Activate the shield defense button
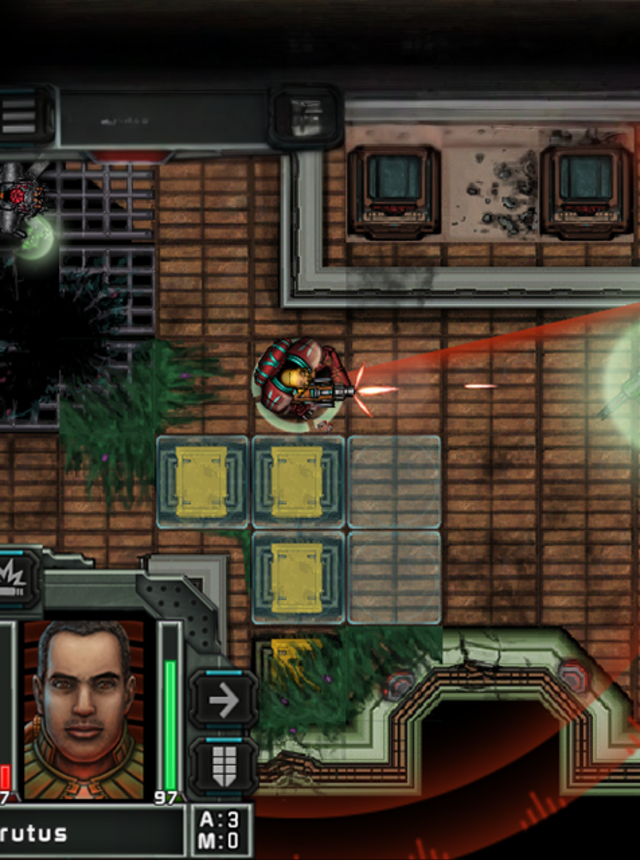Screen dimensions: 640x860 (222, 766)
